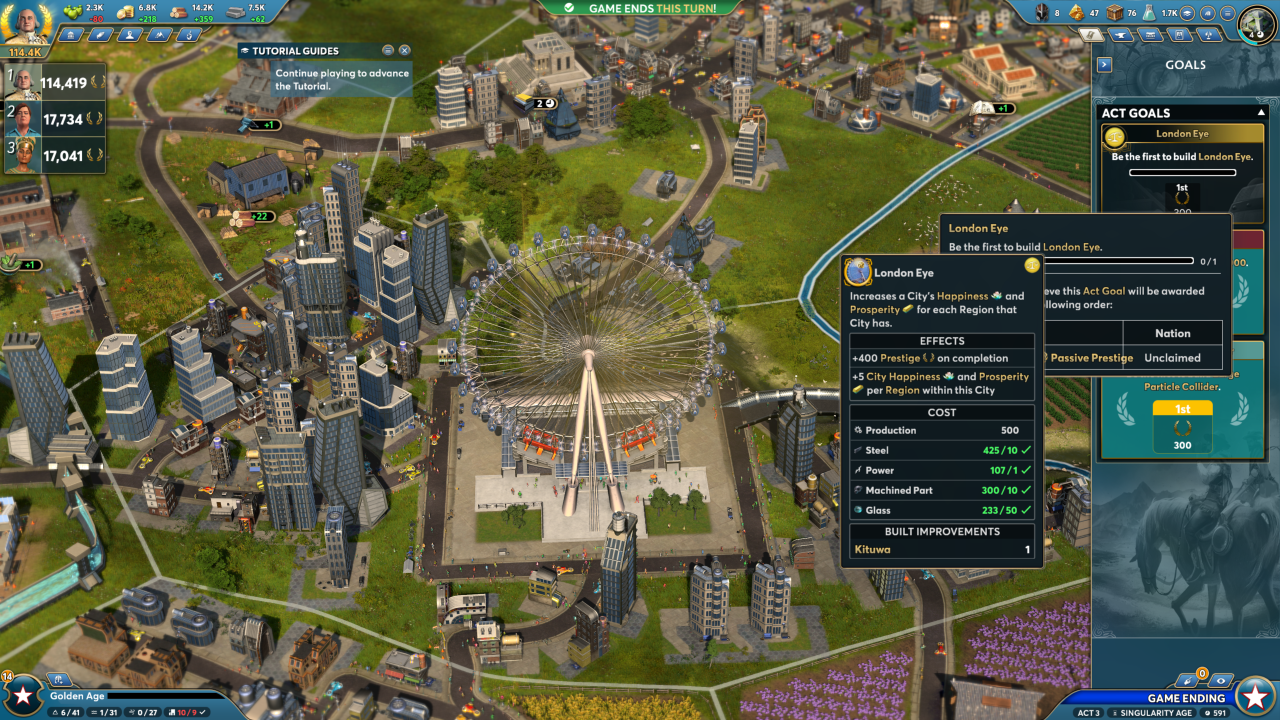The image size is (1280, 720).
Task: Toggle the eye view button near Game Ending
Action: point(1219,680)
